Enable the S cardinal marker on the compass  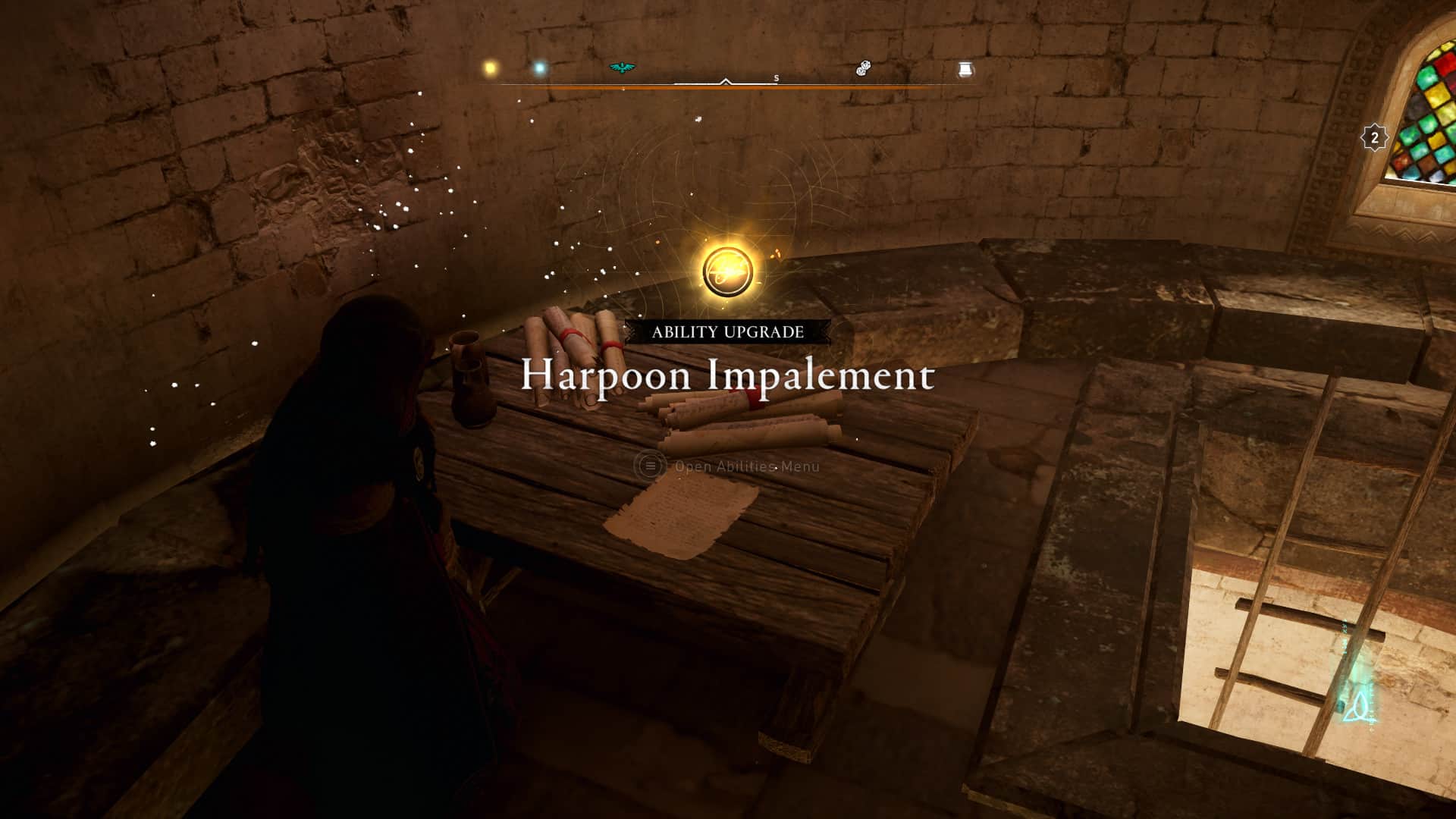pos(775,78)
